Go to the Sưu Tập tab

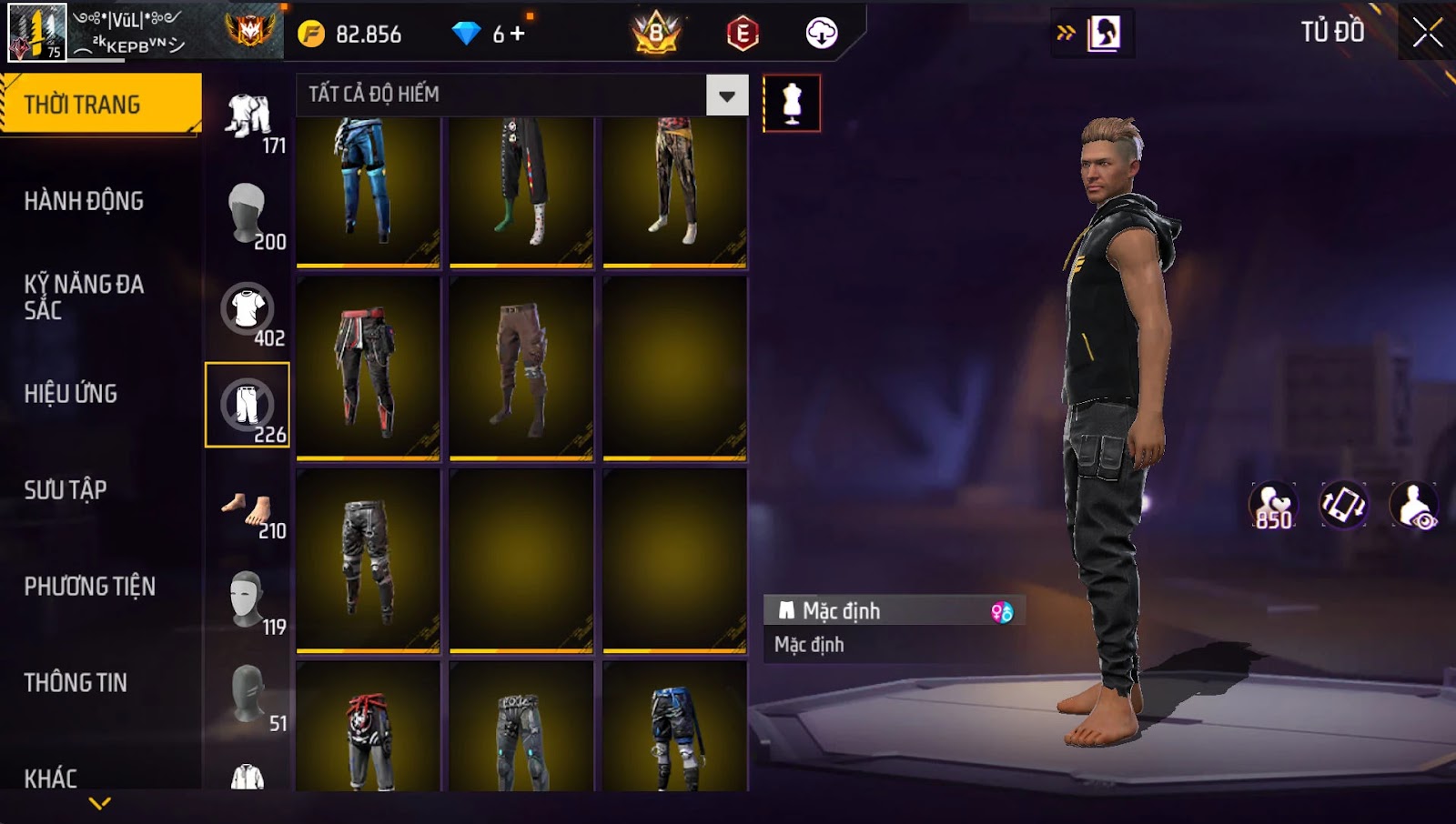[66, 490]
